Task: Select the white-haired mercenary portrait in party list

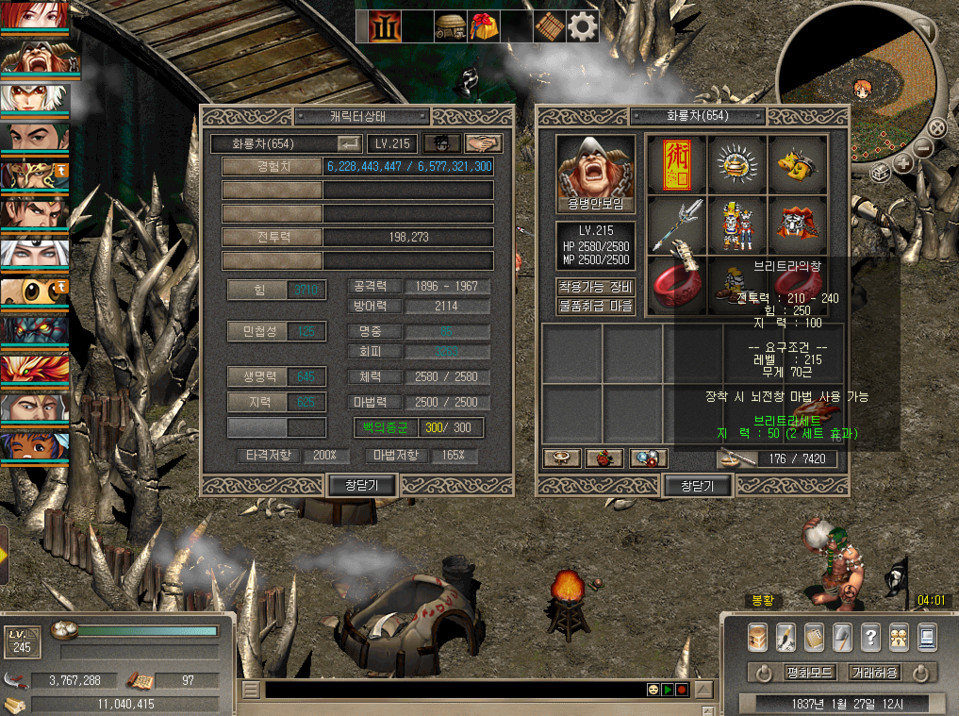Action: [x=34, y=98]
